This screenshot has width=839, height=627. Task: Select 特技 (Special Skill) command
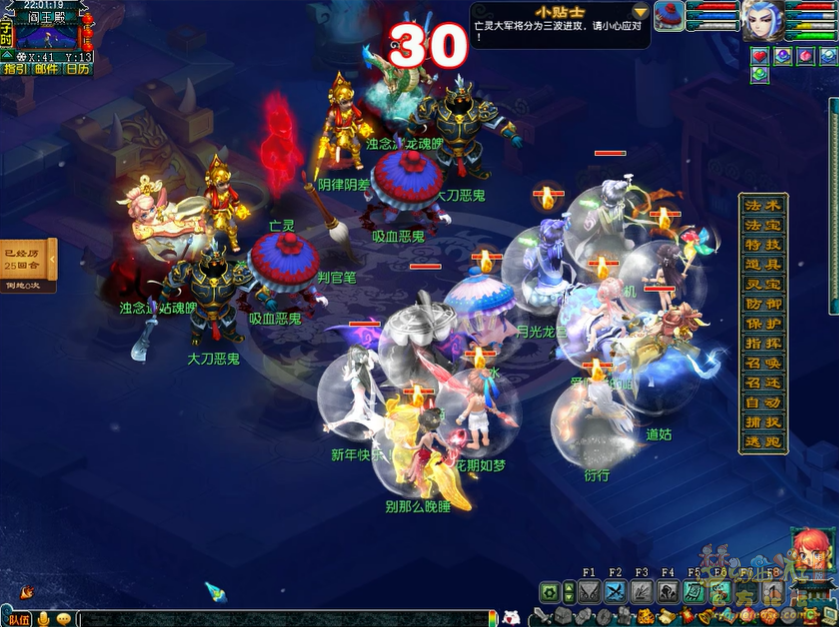(x=763, y=244)
